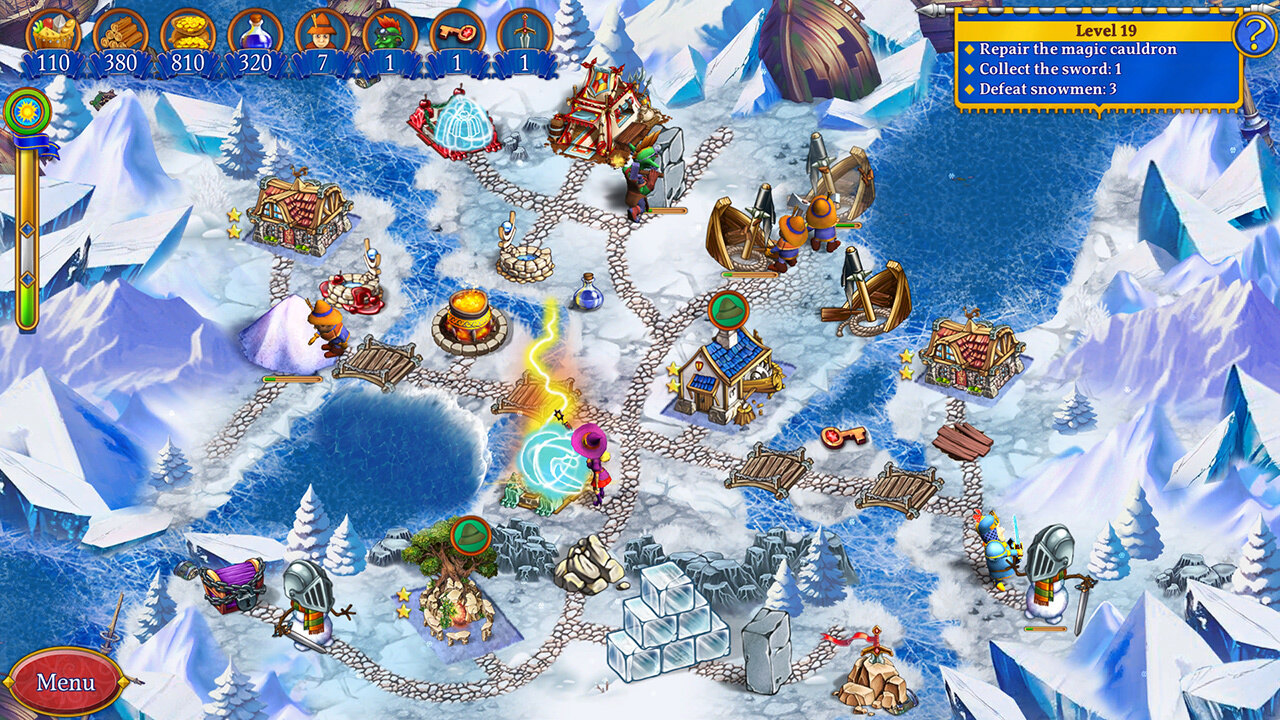The height and width of the screenshot is (720, 1280).
Task: Open the red Menu button
Action: tap(65, 682)
